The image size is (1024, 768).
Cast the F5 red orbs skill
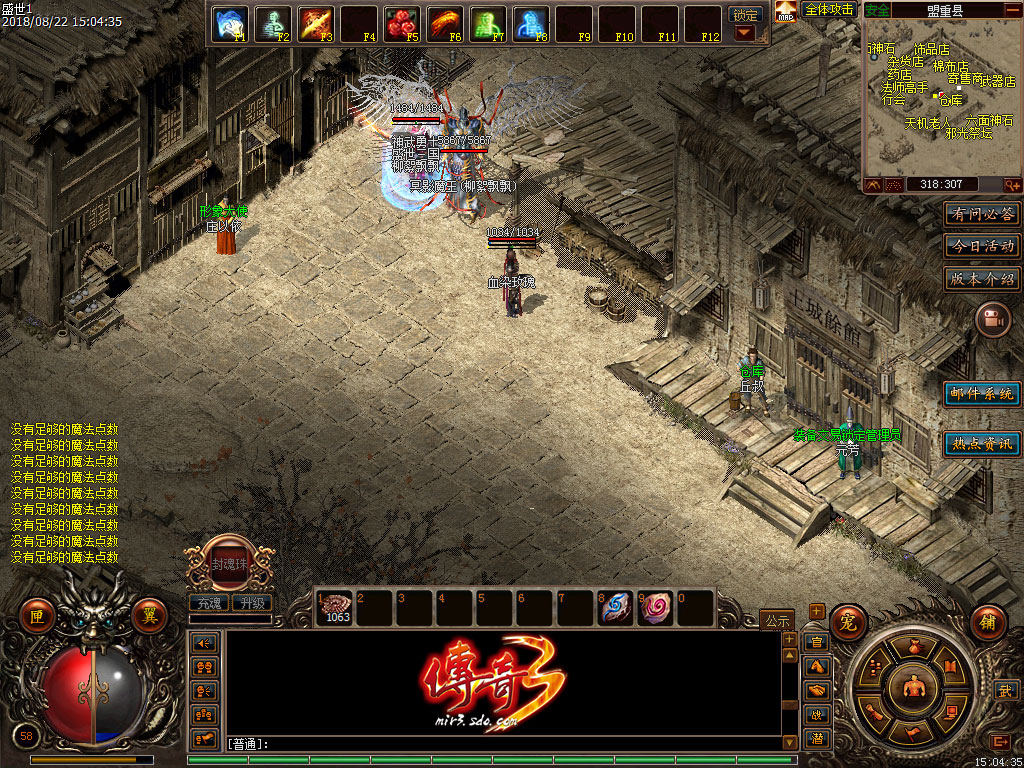(401, 23)
